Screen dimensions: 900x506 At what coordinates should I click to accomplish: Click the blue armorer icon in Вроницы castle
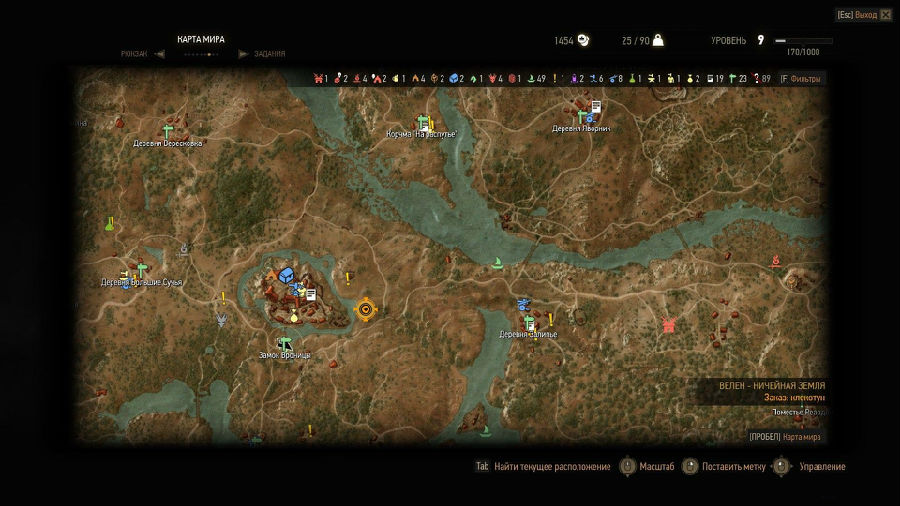[x=287, y=274]
